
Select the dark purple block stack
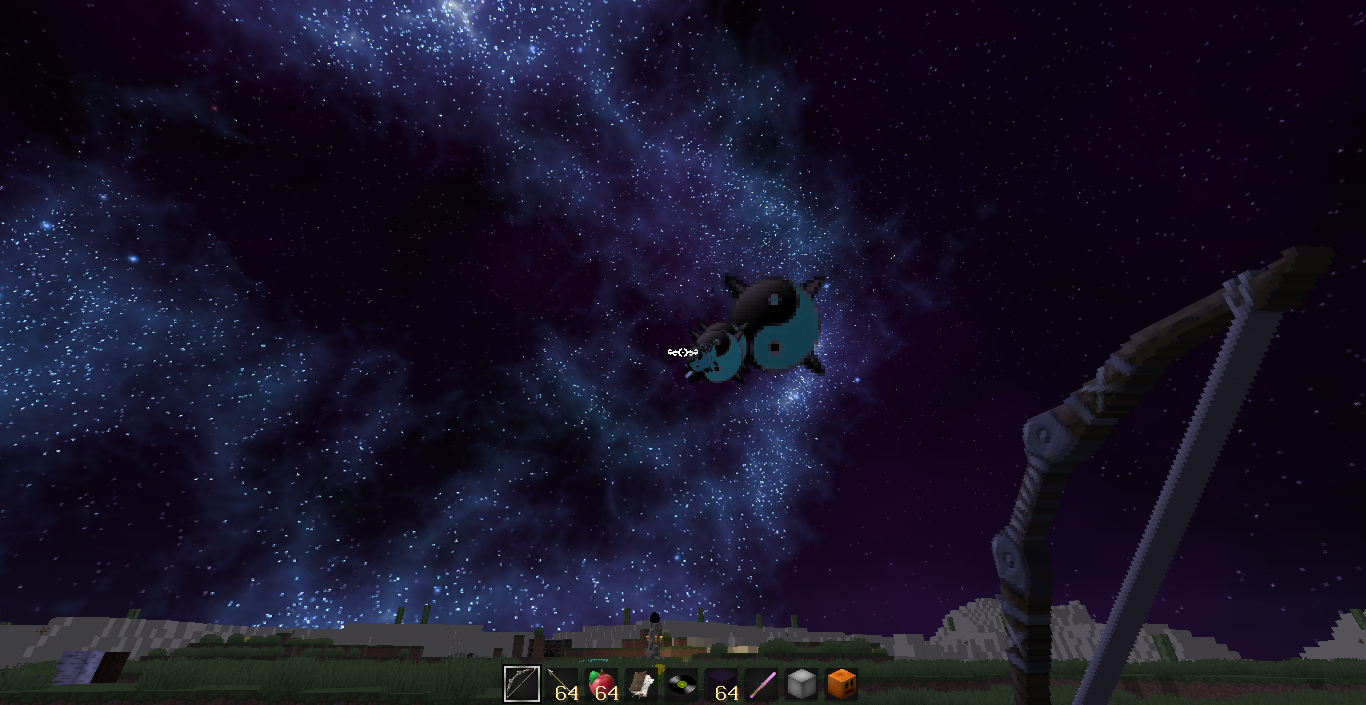click(721, 684)
